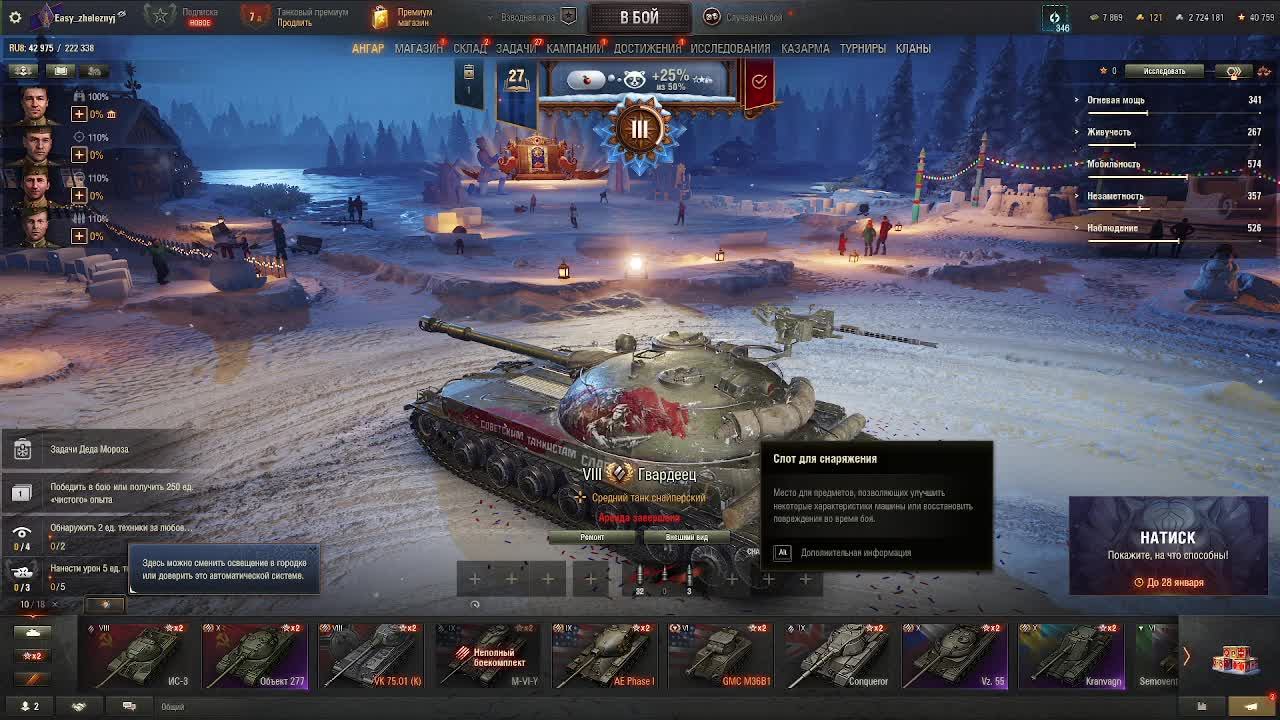Viewport: 1280px width, 720px height.
Task: Go to the КАМПАНИИ tab
Action: pyautogui.click(x=574, y=48)
